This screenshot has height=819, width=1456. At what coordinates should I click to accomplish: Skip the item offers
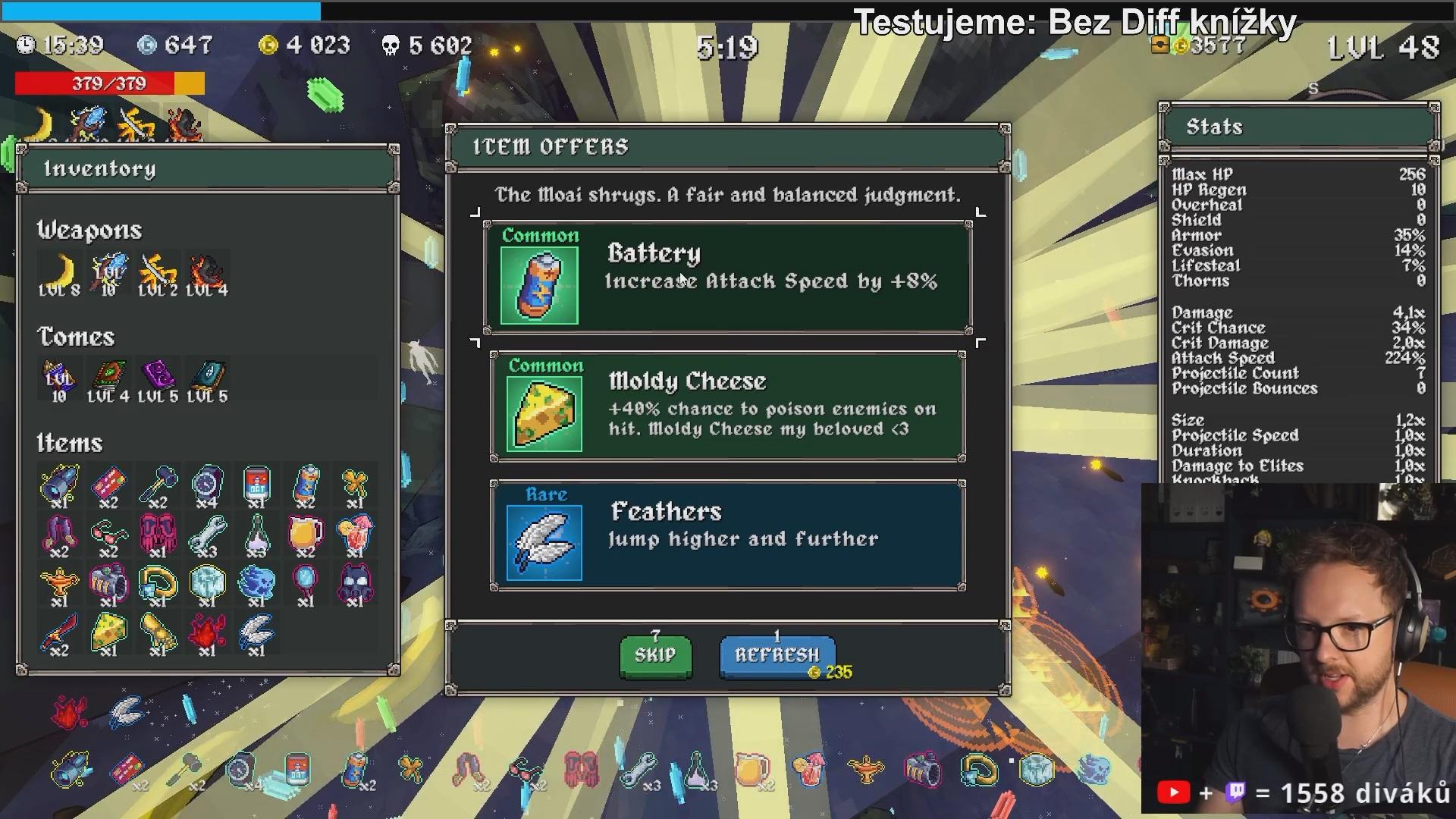coord(655,655)
